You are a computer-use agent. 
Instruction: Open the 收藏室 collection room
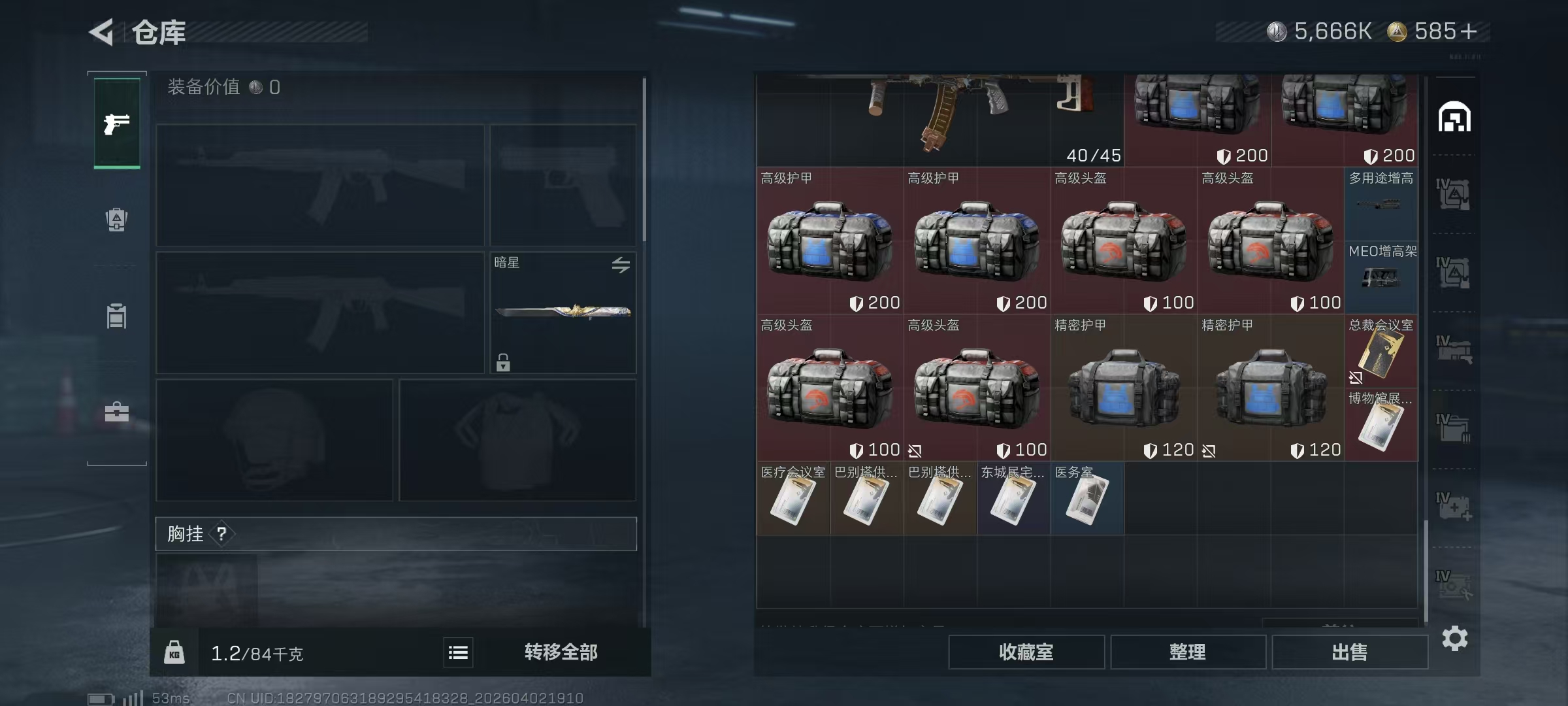pyautogui.click(x=1026, y=652)
